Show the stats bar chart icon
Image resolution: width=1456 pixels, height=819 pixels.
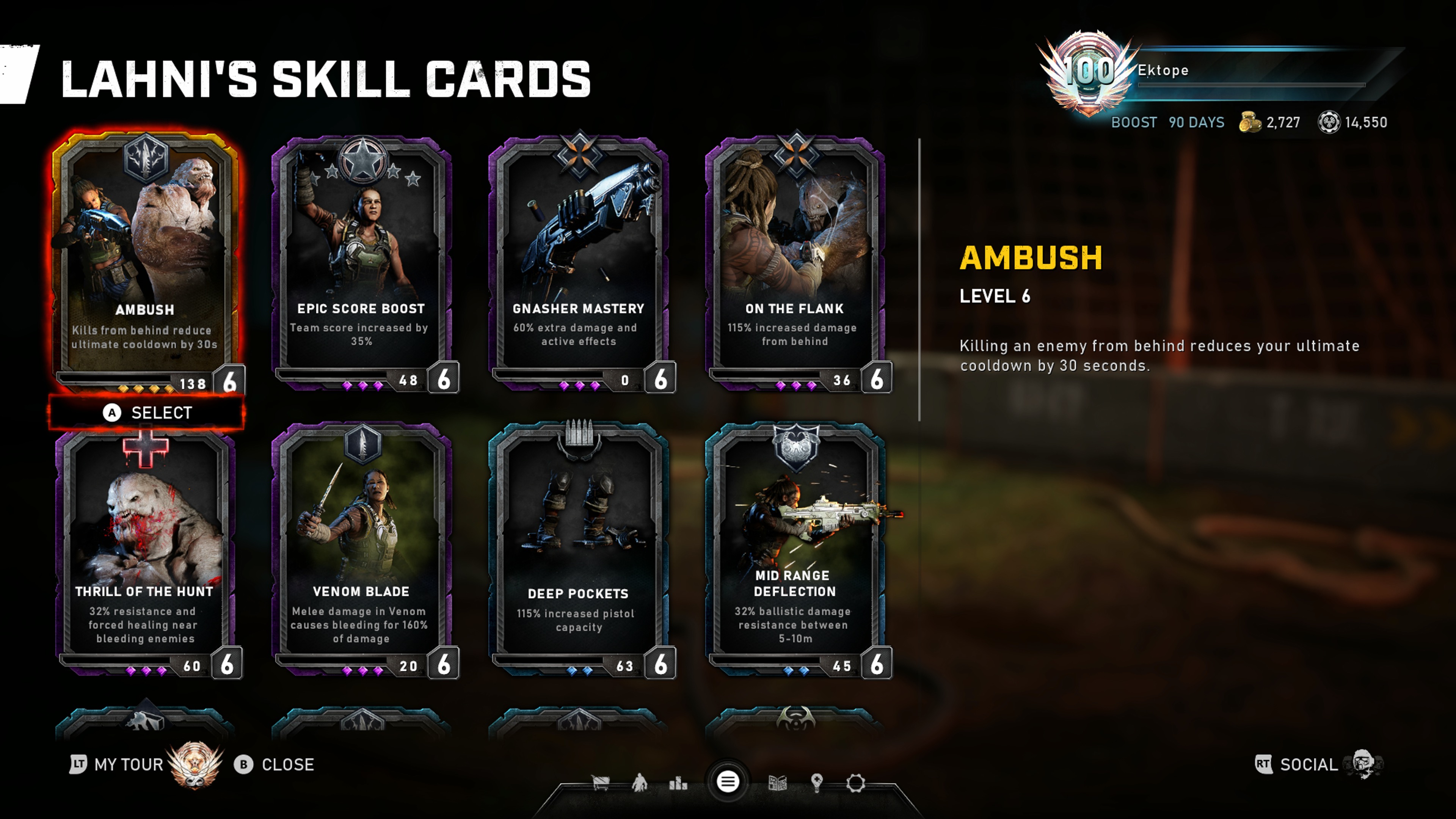(x=678, y=783)
